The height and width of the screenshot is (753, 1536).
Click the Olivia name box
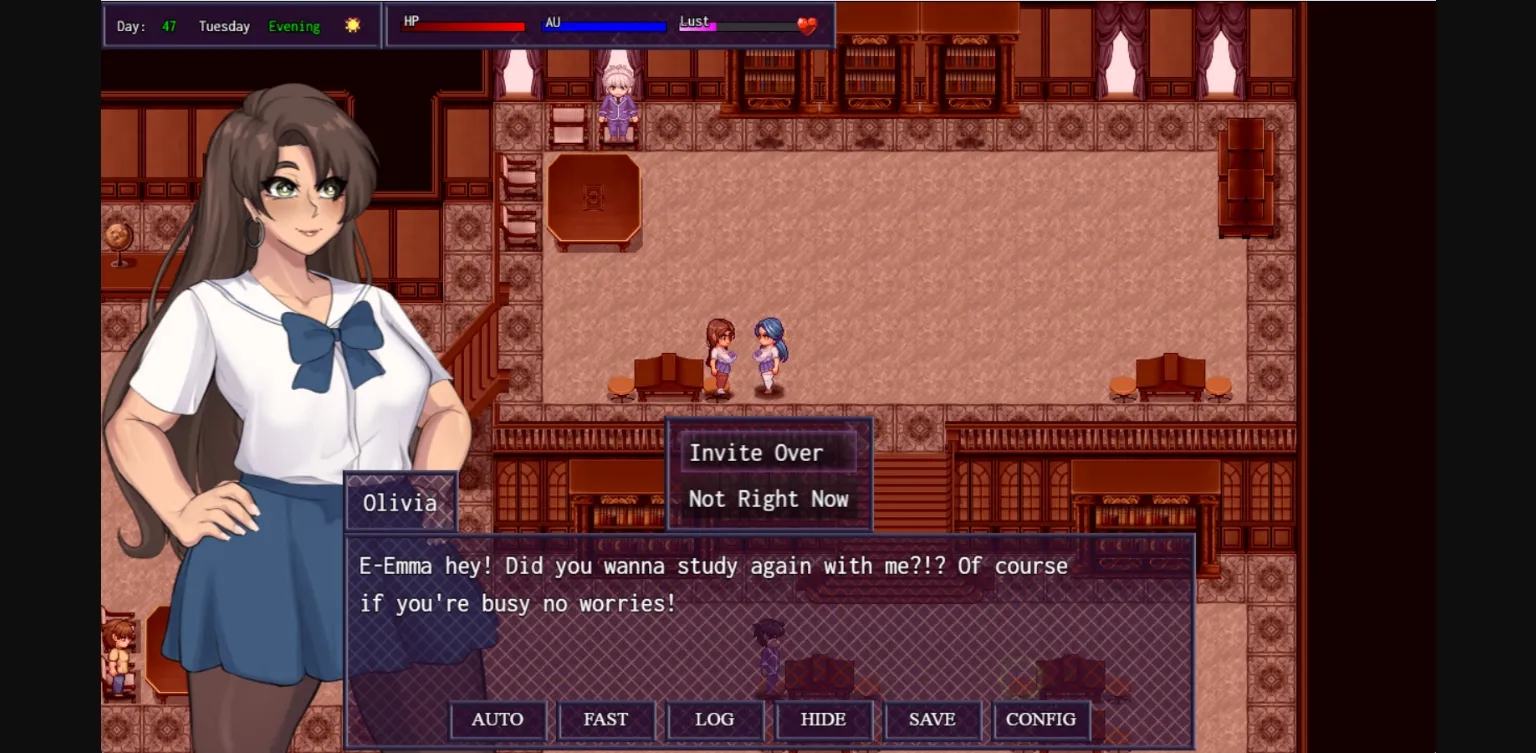[399, 502]
